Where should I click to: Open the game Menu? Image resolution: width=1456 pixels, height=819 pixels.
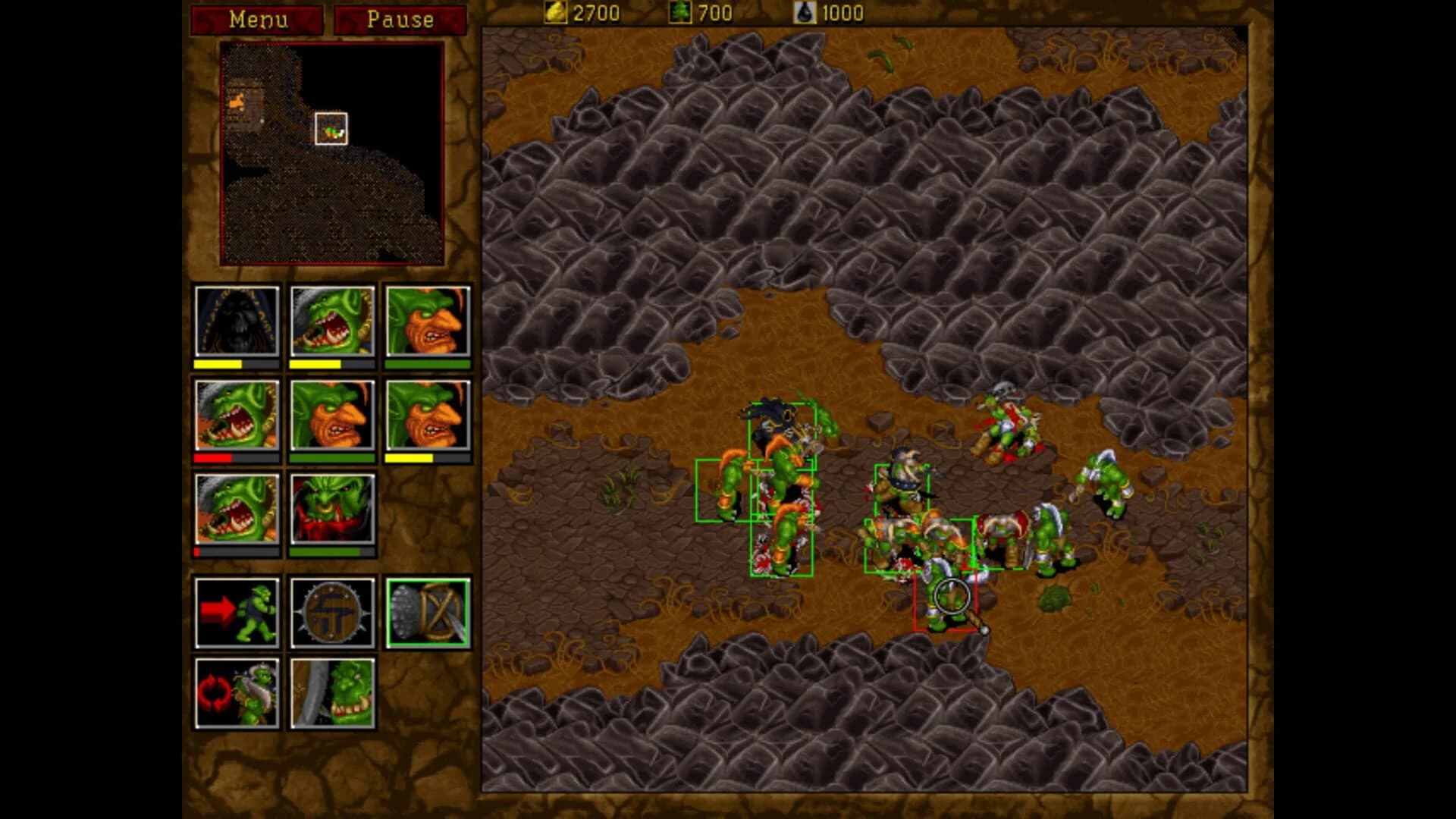[256, 20]
